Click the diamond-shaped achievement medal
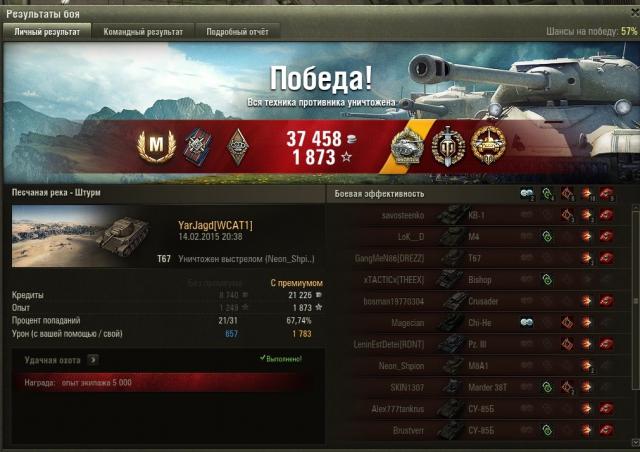The image size is (640, 452). [236, 146]
